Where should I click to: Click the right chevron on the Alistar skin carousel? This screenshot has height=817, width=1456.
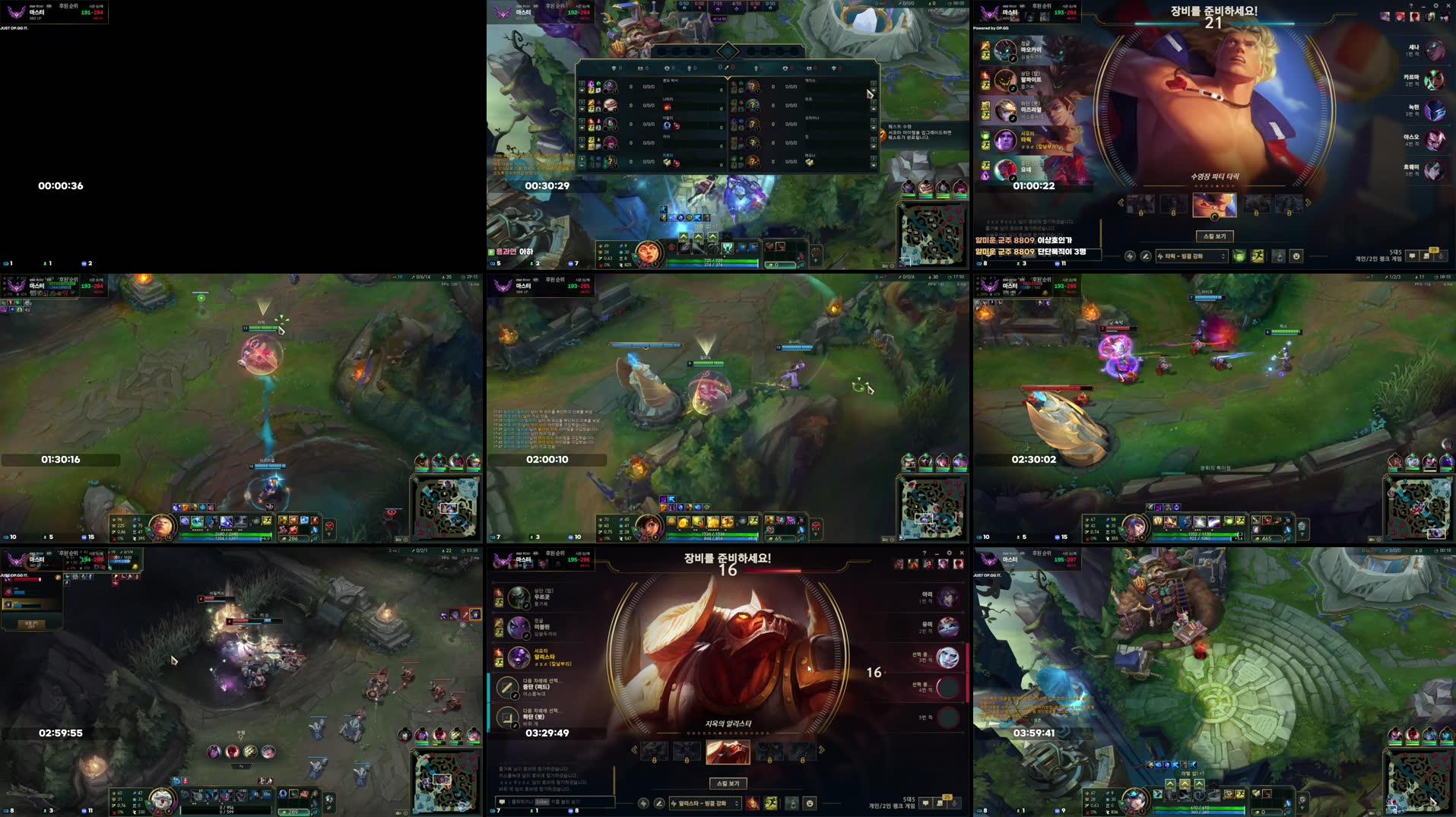821,749
